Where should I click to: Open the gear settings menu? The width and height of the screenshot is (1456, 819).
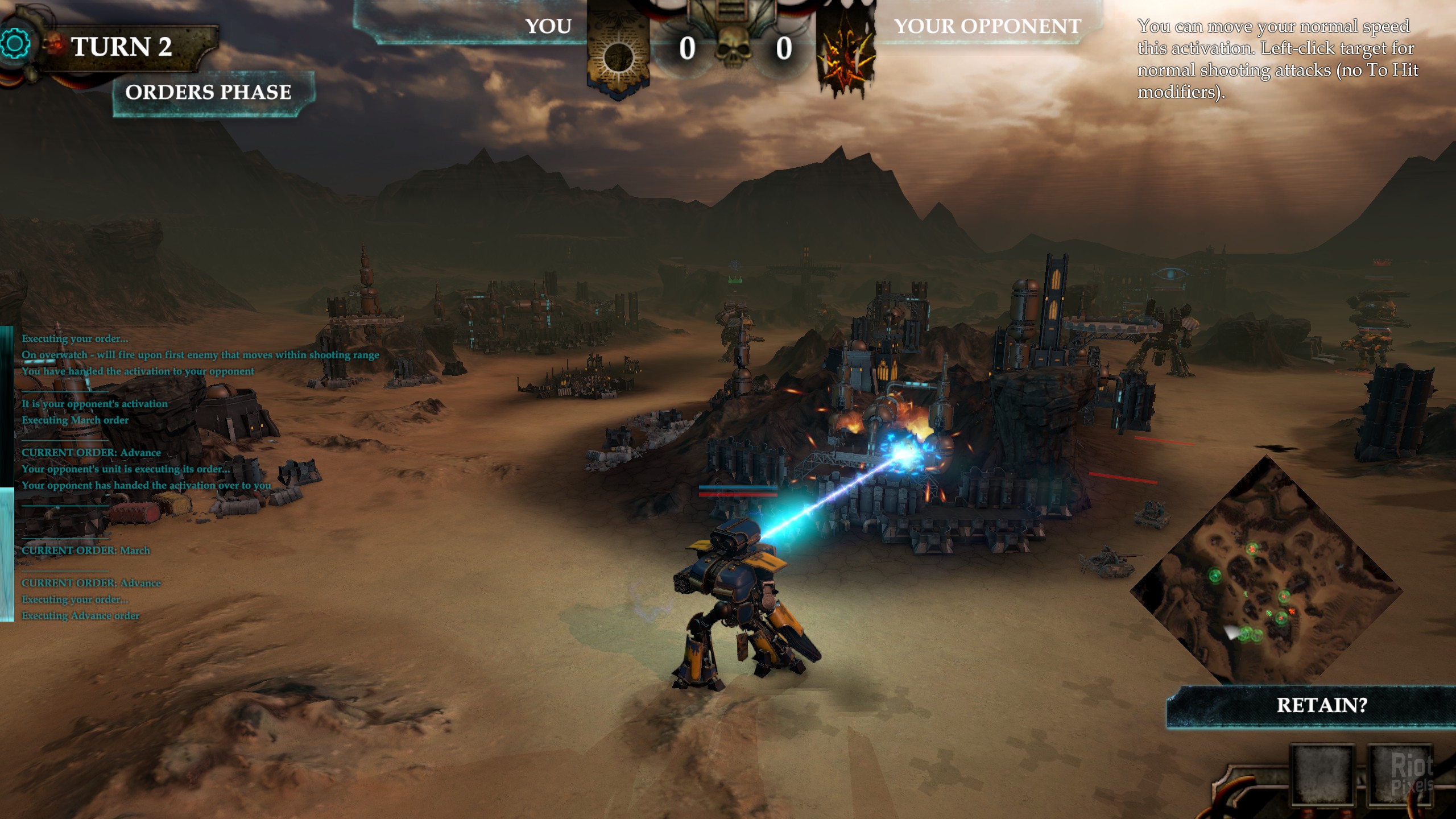[15, 44]
